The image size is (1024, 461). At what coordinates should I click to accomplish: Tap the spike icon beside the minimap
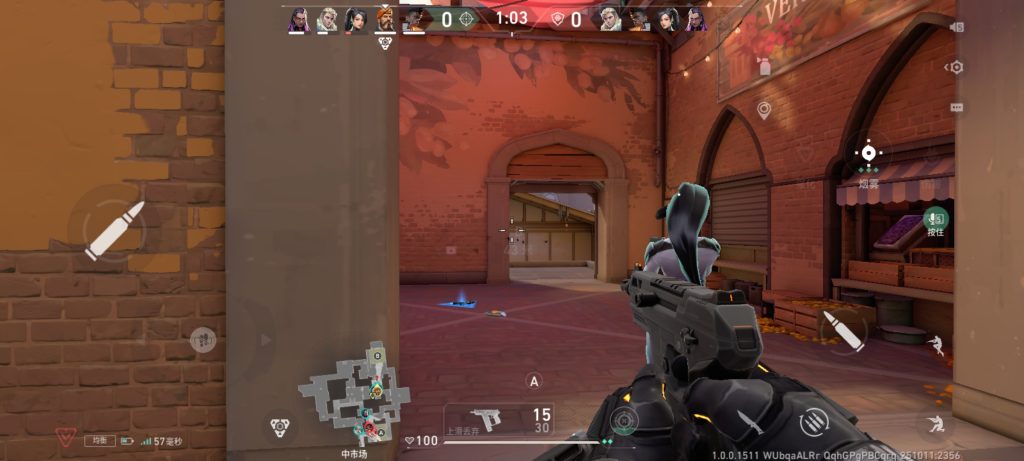(279, 427)
